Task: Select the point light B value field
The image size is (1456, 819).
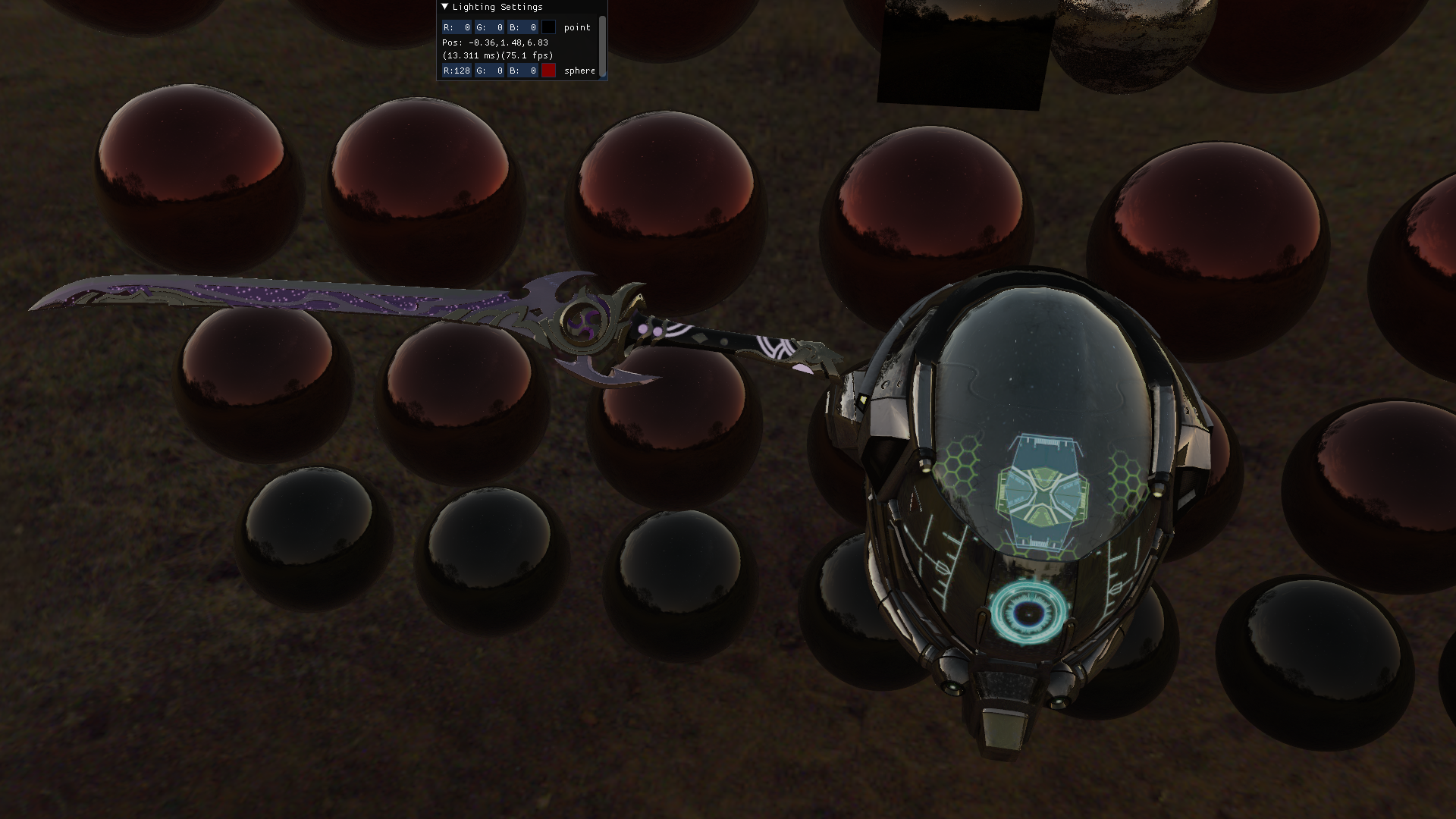Action: point(523,27)
